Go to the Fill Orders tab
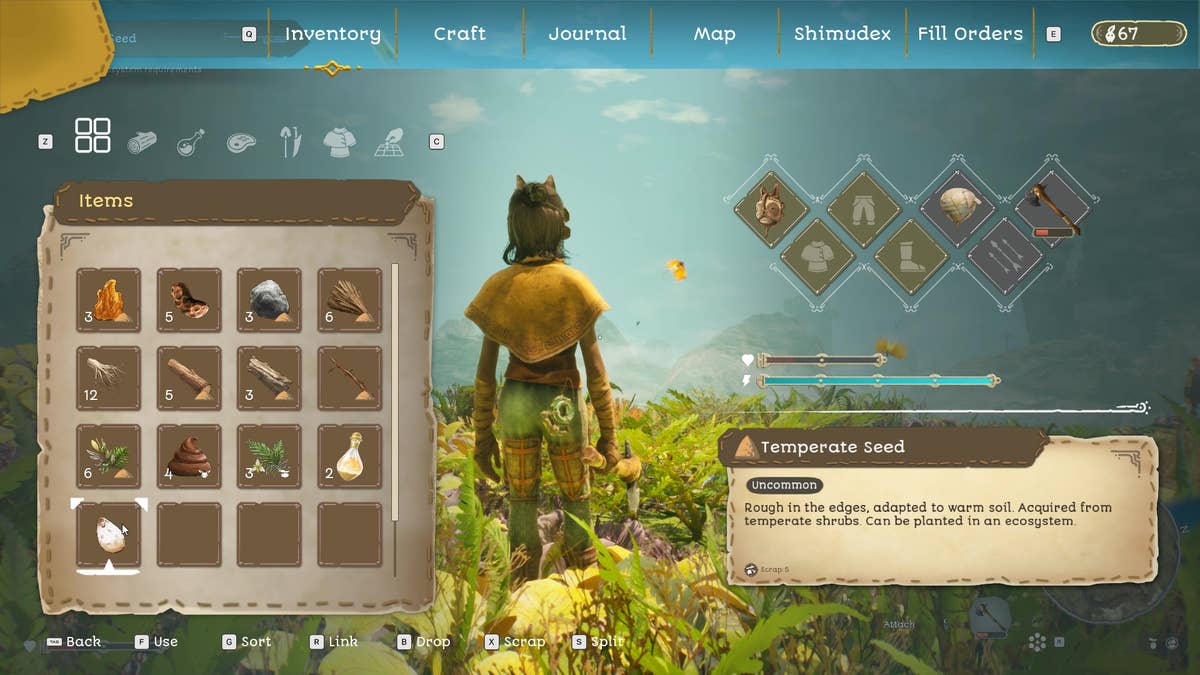This screenshot has height=675, width=1200. (970, 34)
